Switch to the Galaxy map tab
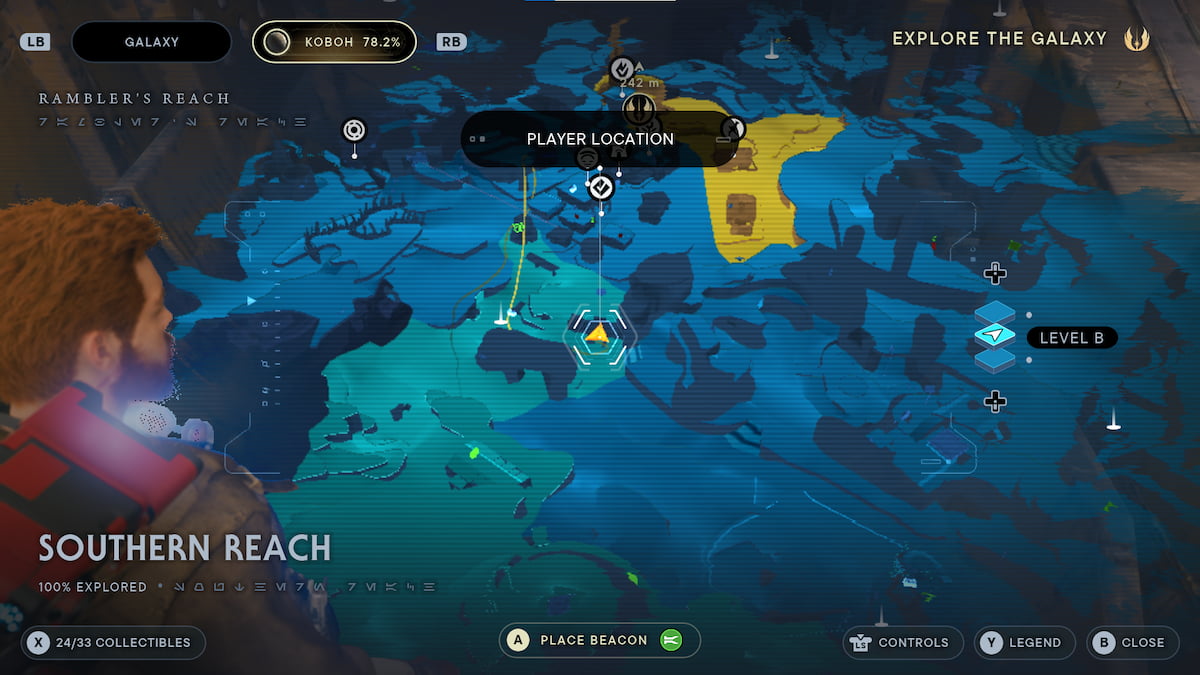Image resolution: width=1200 pixels, height=675 pixels. click(x=151, y=42)
